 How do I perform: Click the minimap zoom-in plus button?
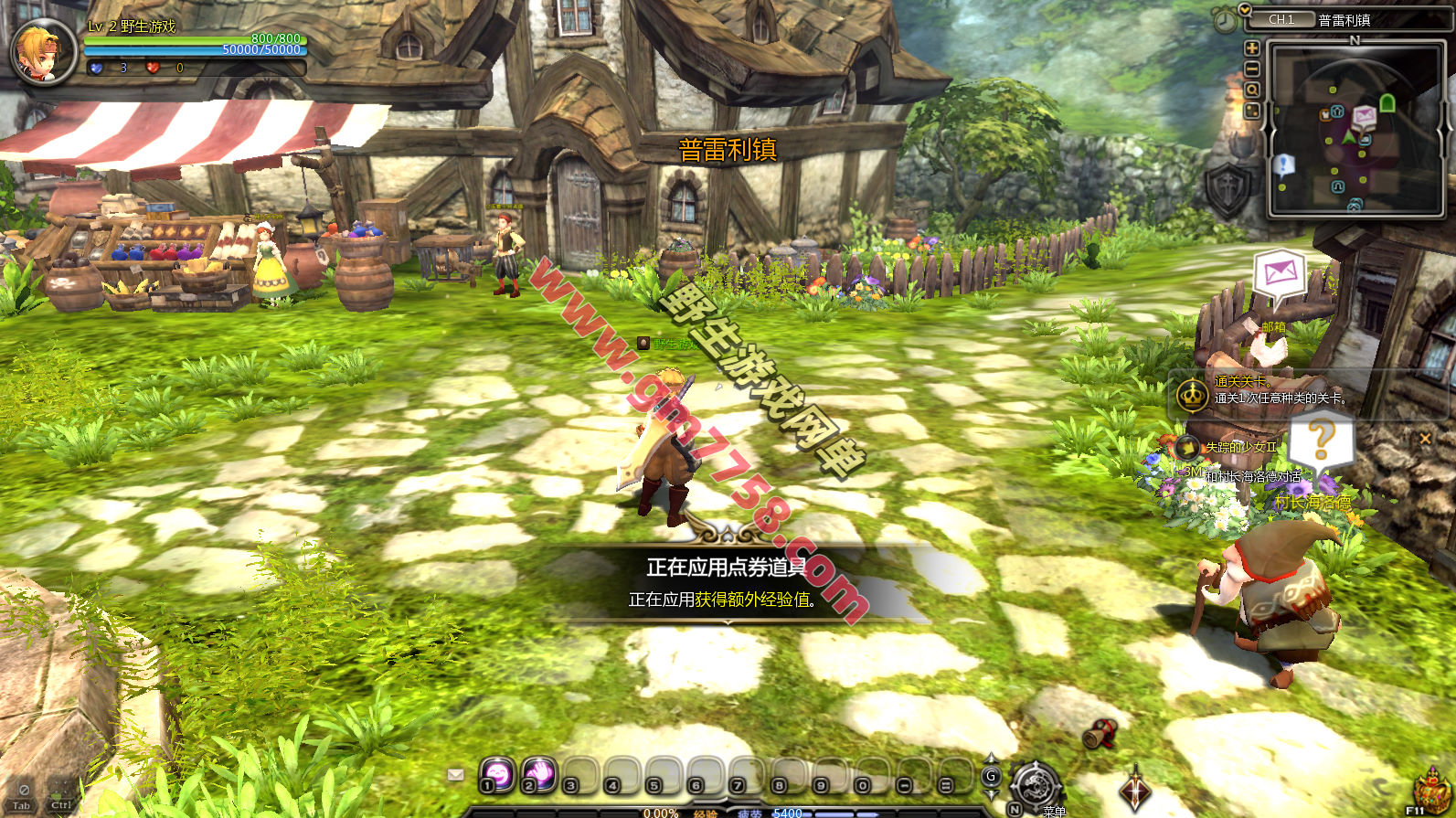coord(1252,48)
